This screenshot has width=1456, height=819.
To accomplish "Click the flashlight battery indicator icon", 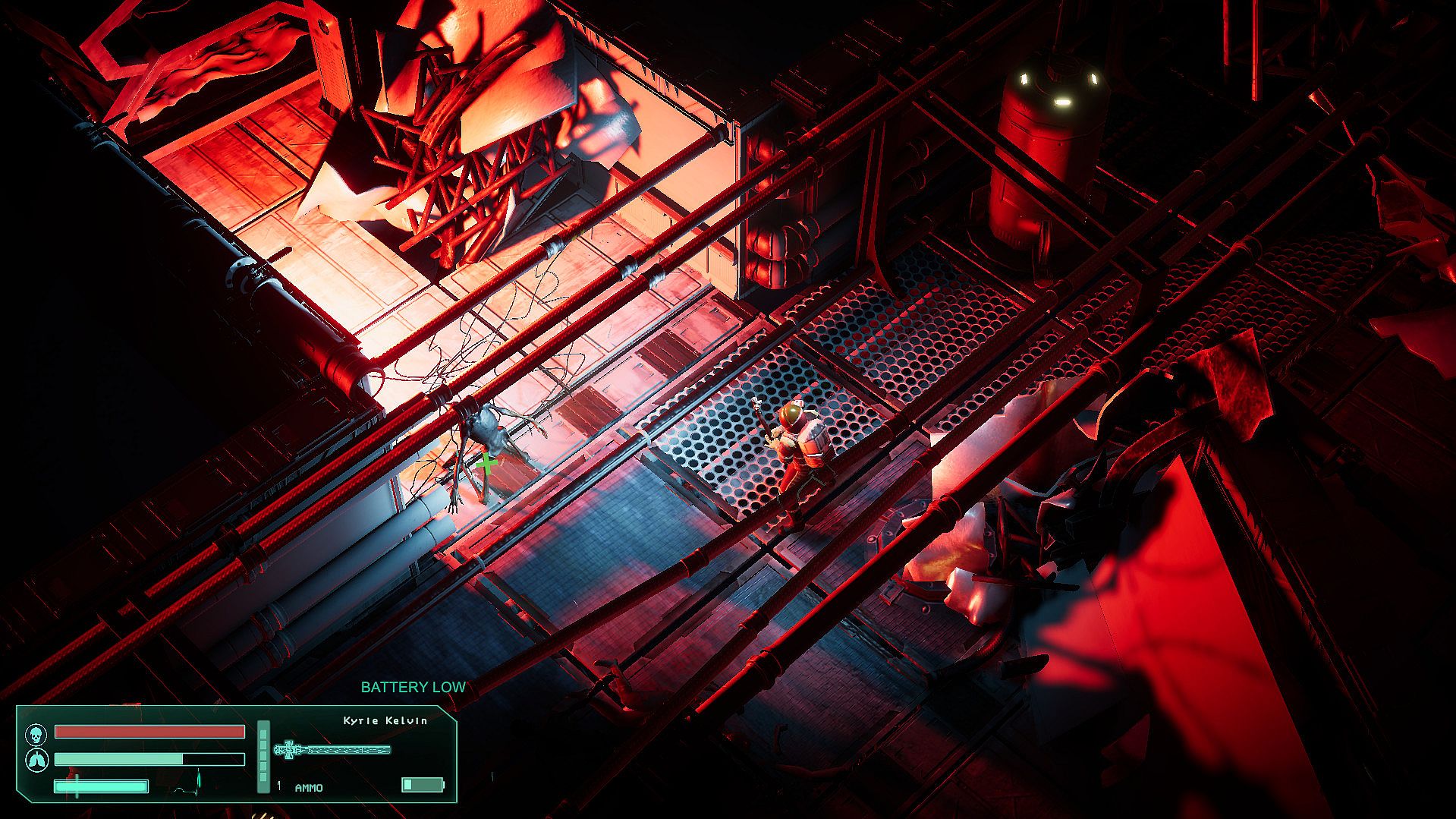I will coord(422,784).
